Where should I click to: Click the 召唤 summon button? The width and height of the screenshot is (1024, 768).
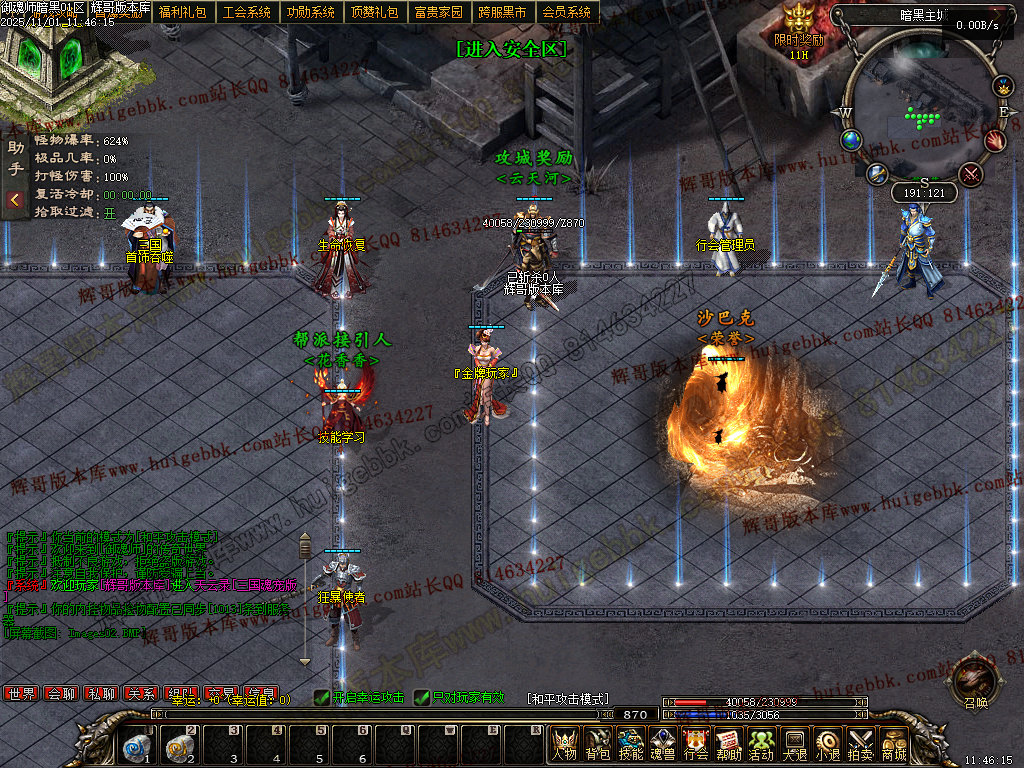(969, 679)
